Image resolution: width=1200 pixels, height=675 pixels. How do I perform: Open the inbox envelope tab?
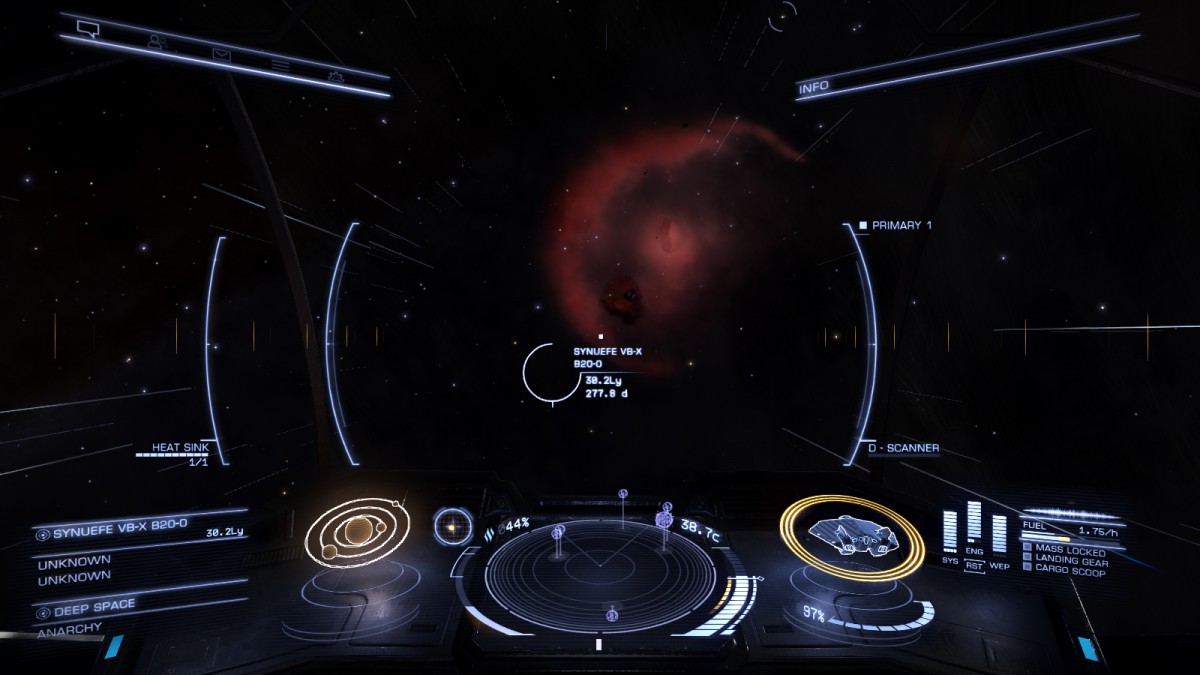click(x=220, y=54)
